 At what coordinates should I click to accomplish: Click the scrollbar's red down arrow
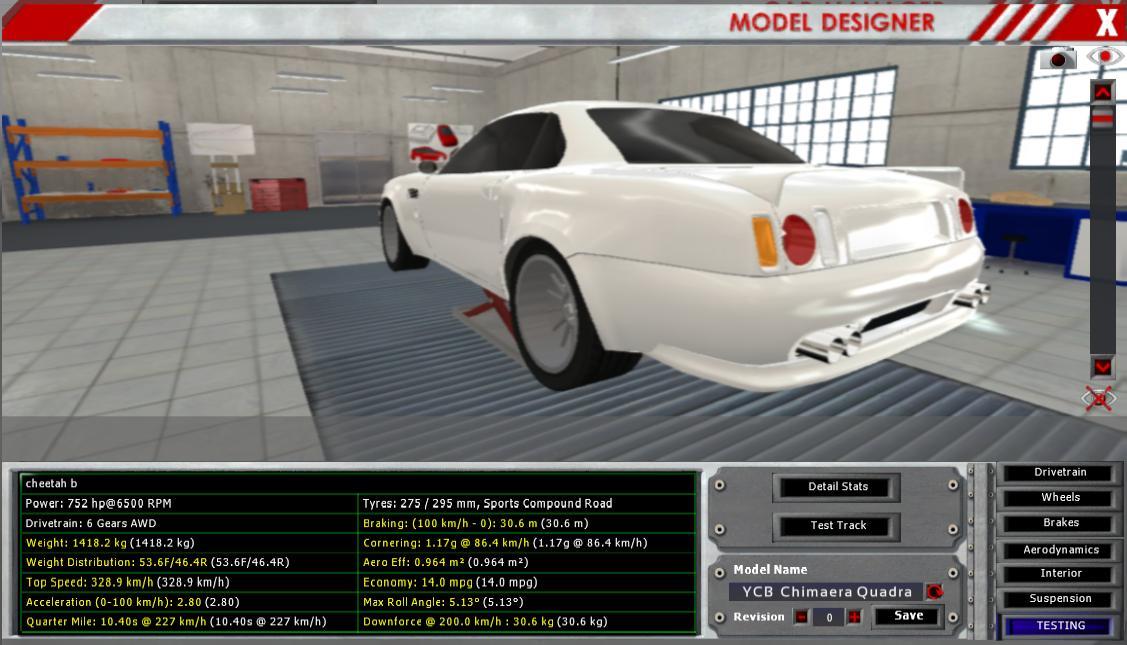1102,367
